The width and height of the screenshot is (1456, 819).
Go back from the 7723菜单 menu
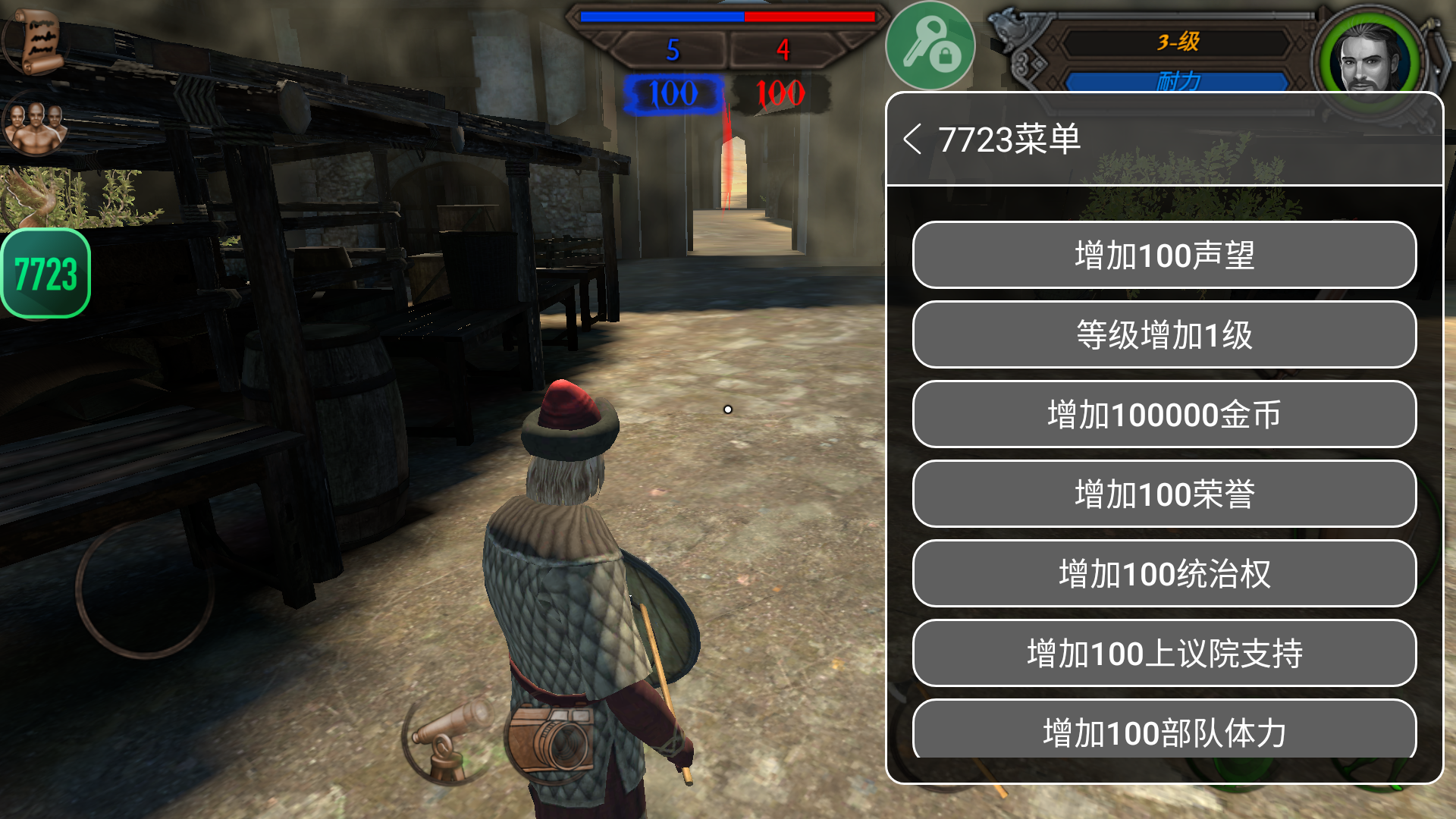click(913, 140)
